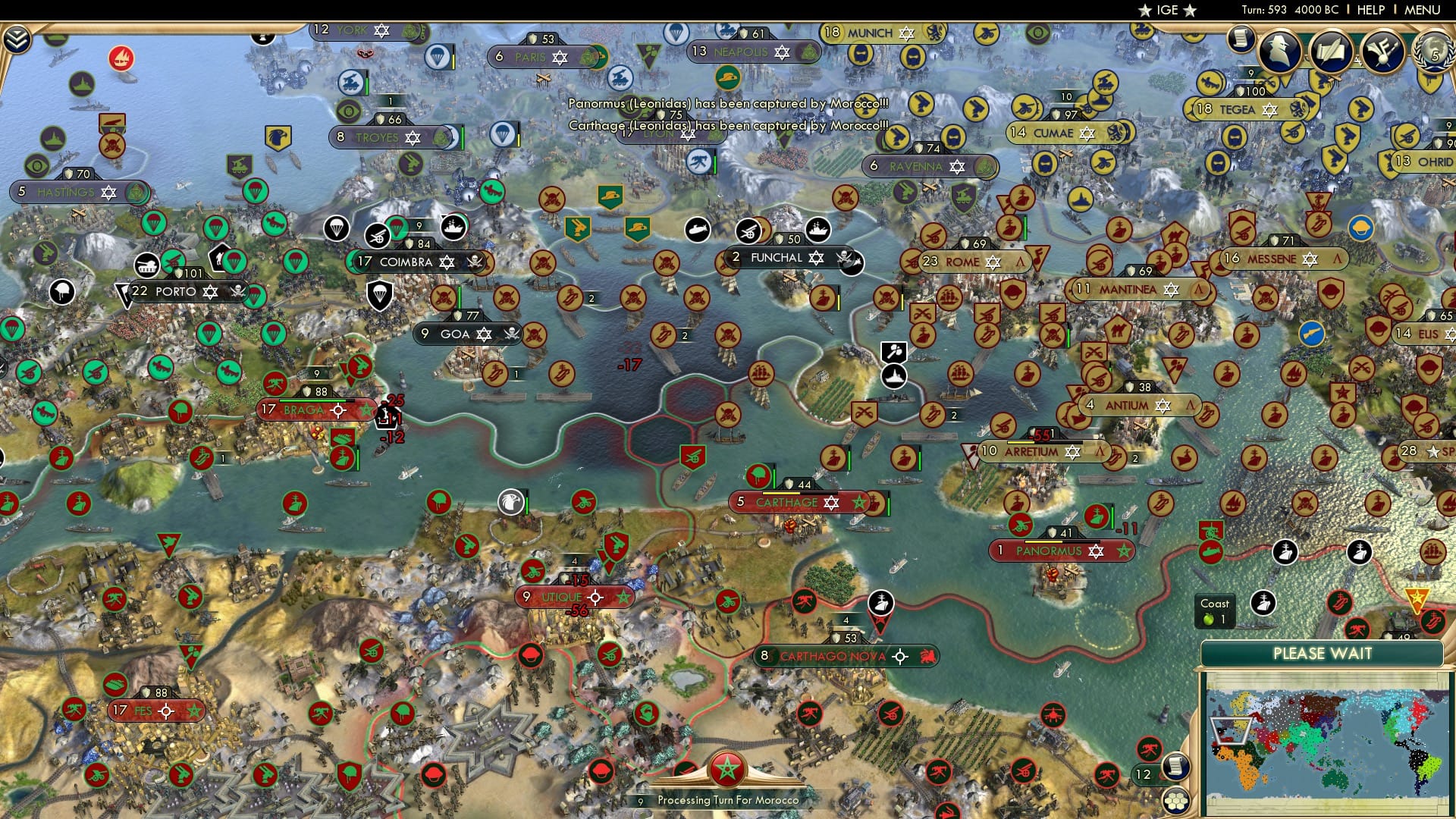Open the Social Policies scroll-and-quill icon
Image resolution: width=1456 pixels, height=819 pixels.
point(1332,52)
